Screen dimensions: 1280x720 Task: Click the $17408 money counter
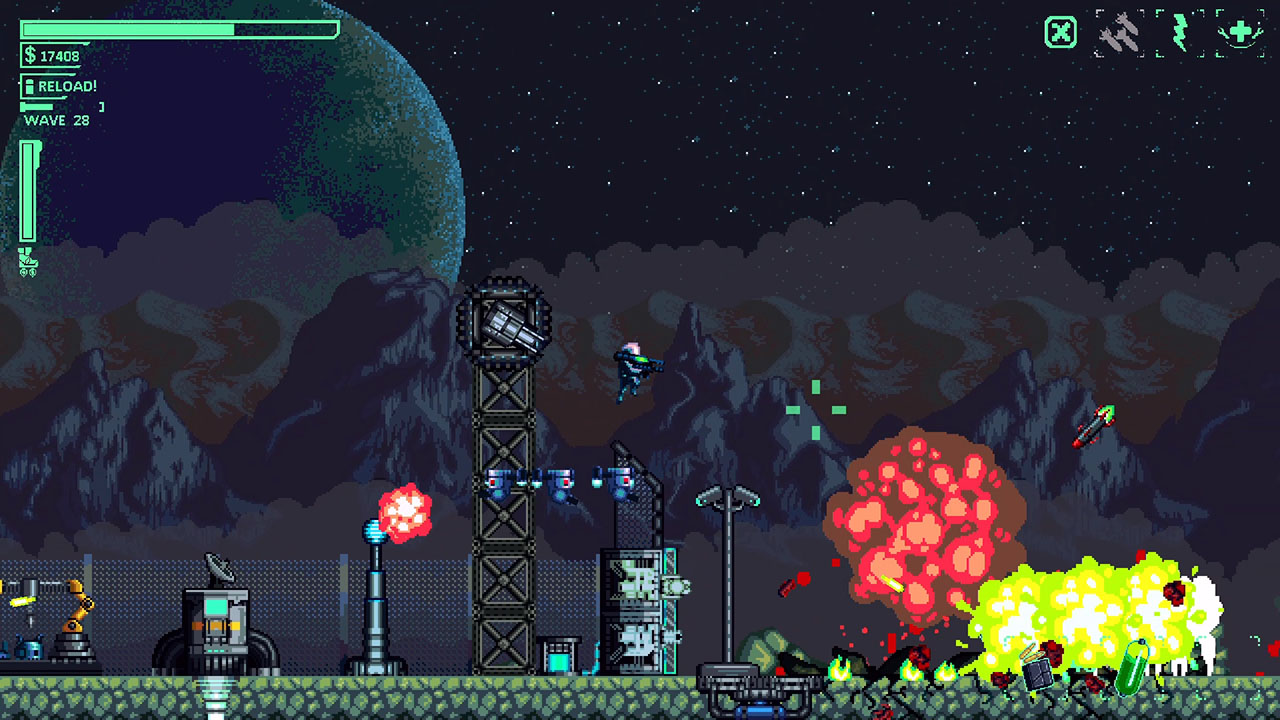50,56
